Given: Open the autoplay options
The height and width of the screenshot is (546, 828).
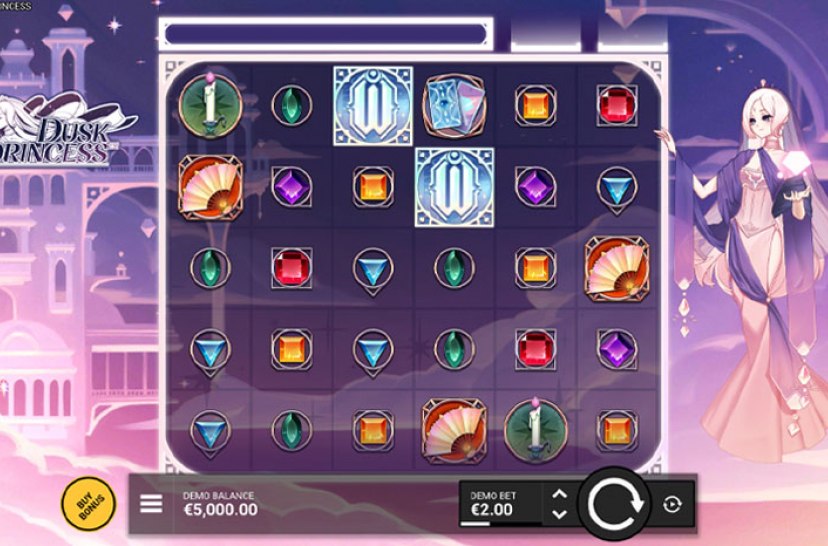Looking at the screenshot, I should tap(672, 505).
